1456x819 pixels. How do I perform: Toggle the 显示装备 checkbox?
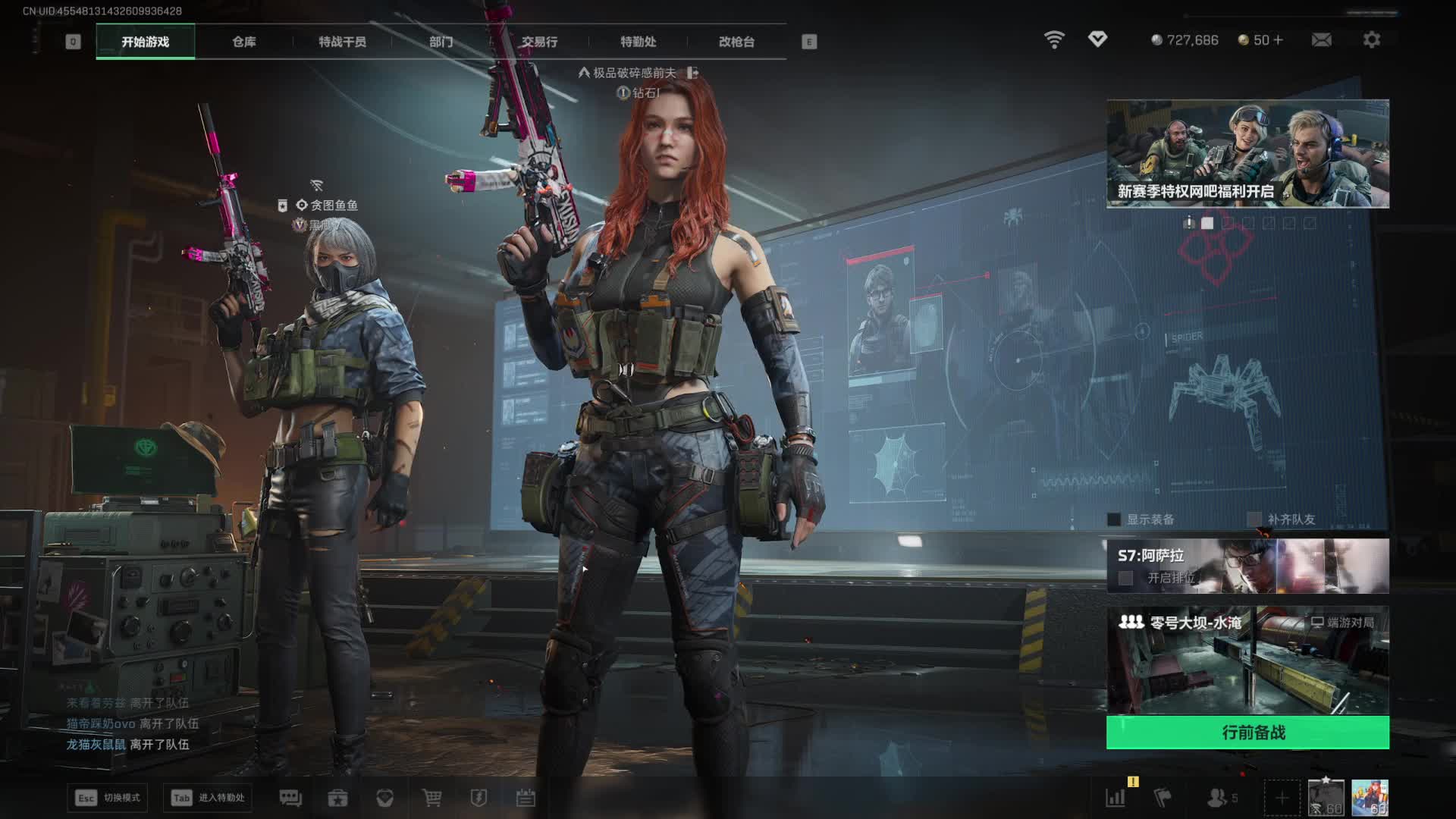click(1114, 519)
